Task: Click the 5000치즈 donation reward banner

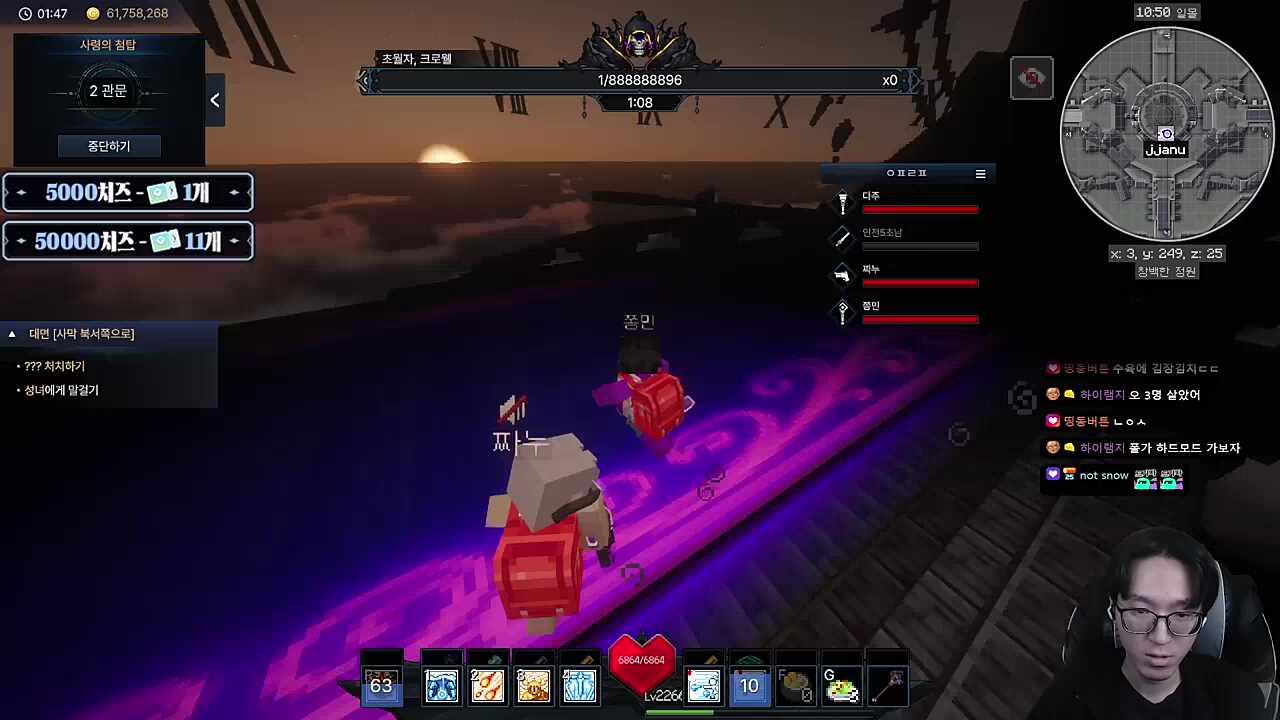Action: (128, 193)
